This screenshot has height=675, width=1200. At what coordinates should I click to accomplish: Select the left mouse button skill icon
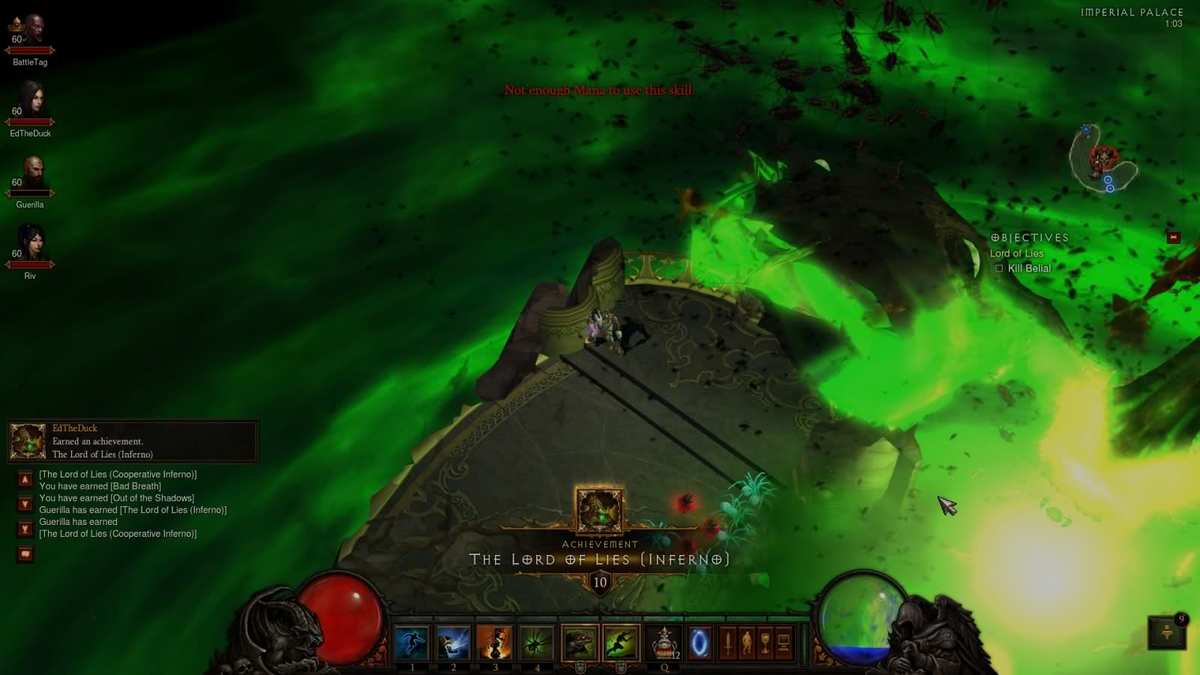(580, 643)
